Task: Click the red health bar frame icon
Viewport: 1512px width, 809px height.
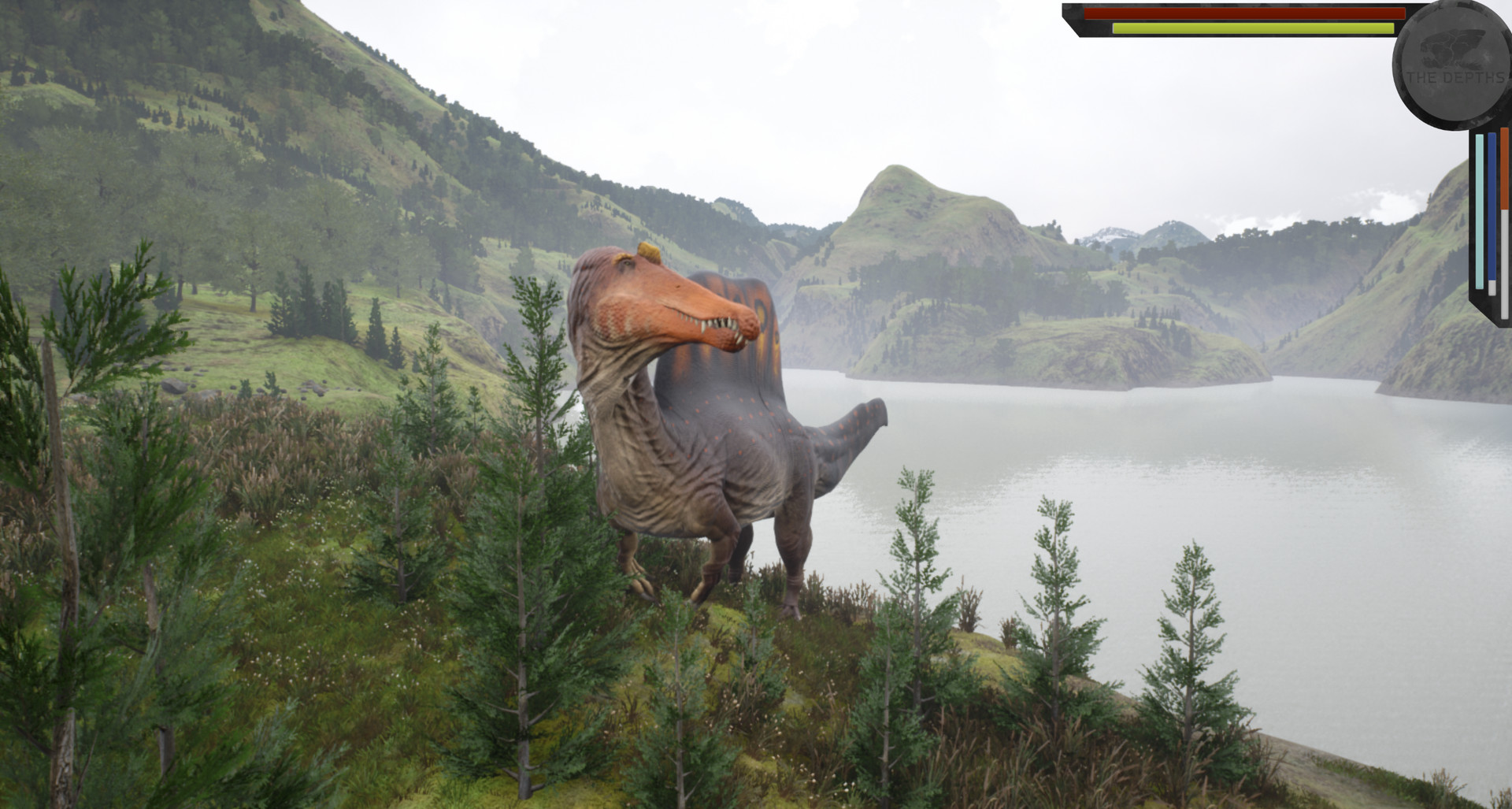Action: click(x=1245, y=14)
